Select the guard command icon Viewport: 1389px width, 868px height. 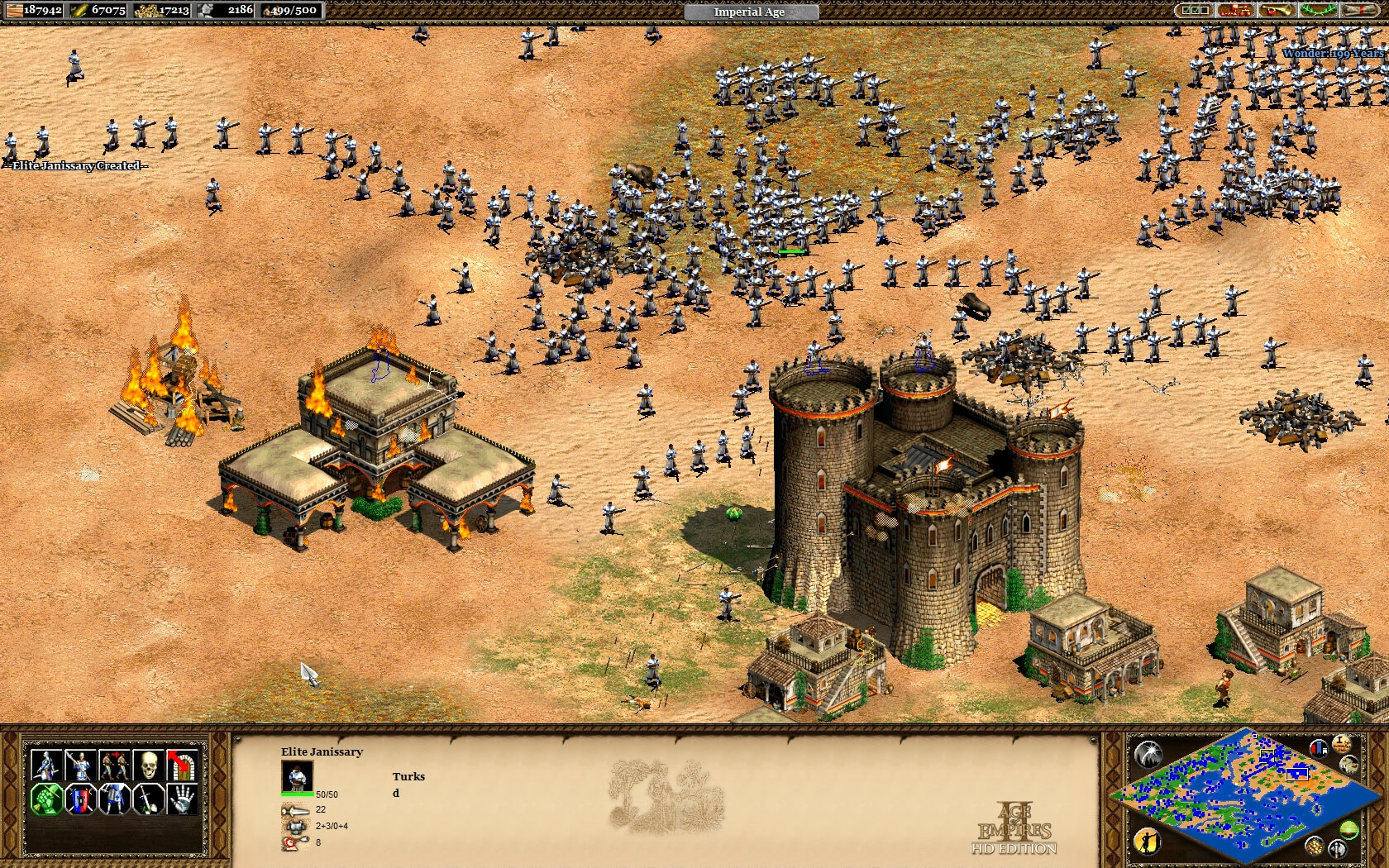[81, 766]
